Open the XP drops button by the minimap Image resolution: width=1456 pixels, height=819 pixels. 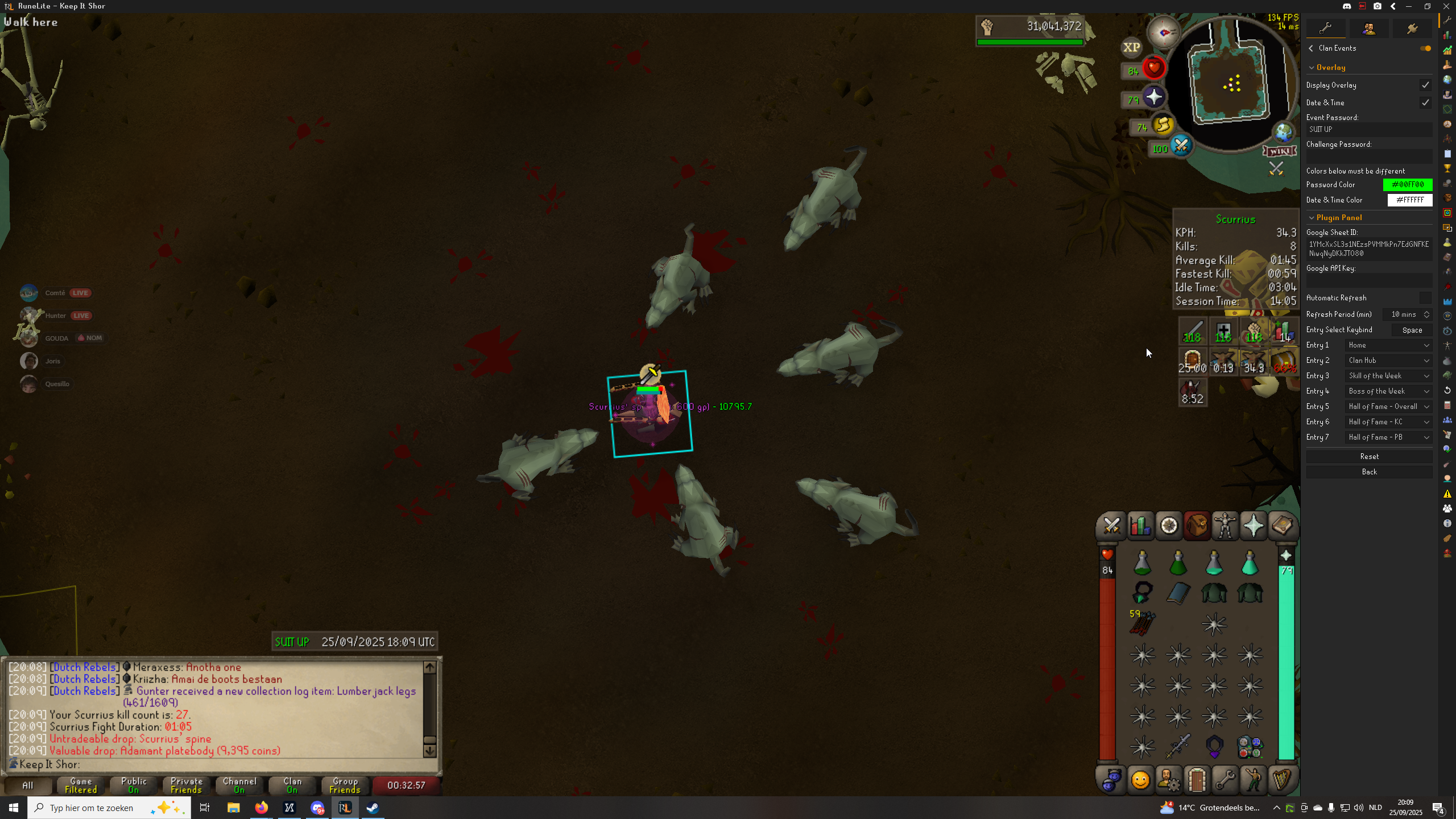click(x=1131, y=48)
